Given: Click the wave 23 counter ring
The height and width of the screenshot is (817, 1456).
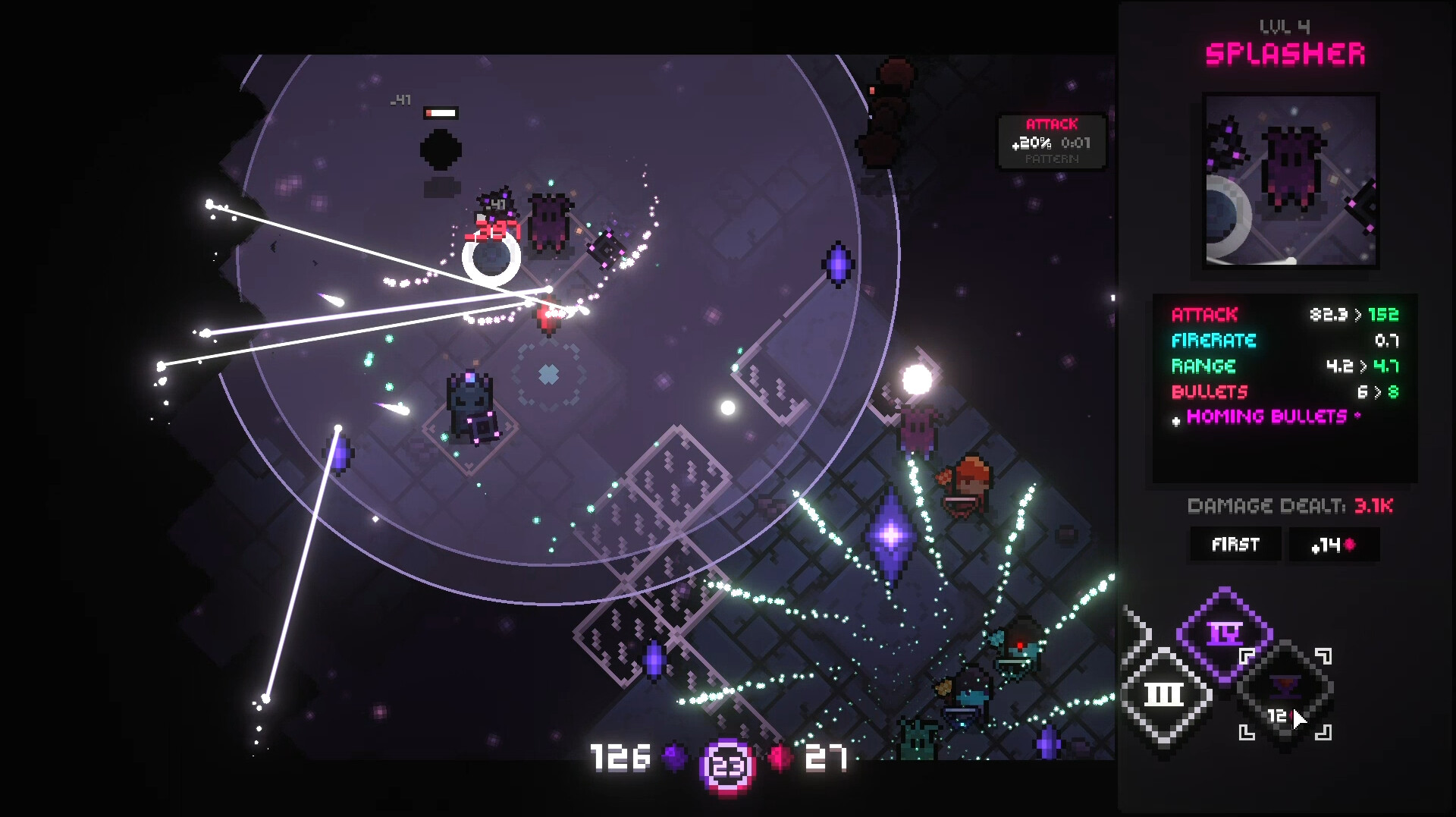Looking at the screenshot, I should tap(727, 766).
